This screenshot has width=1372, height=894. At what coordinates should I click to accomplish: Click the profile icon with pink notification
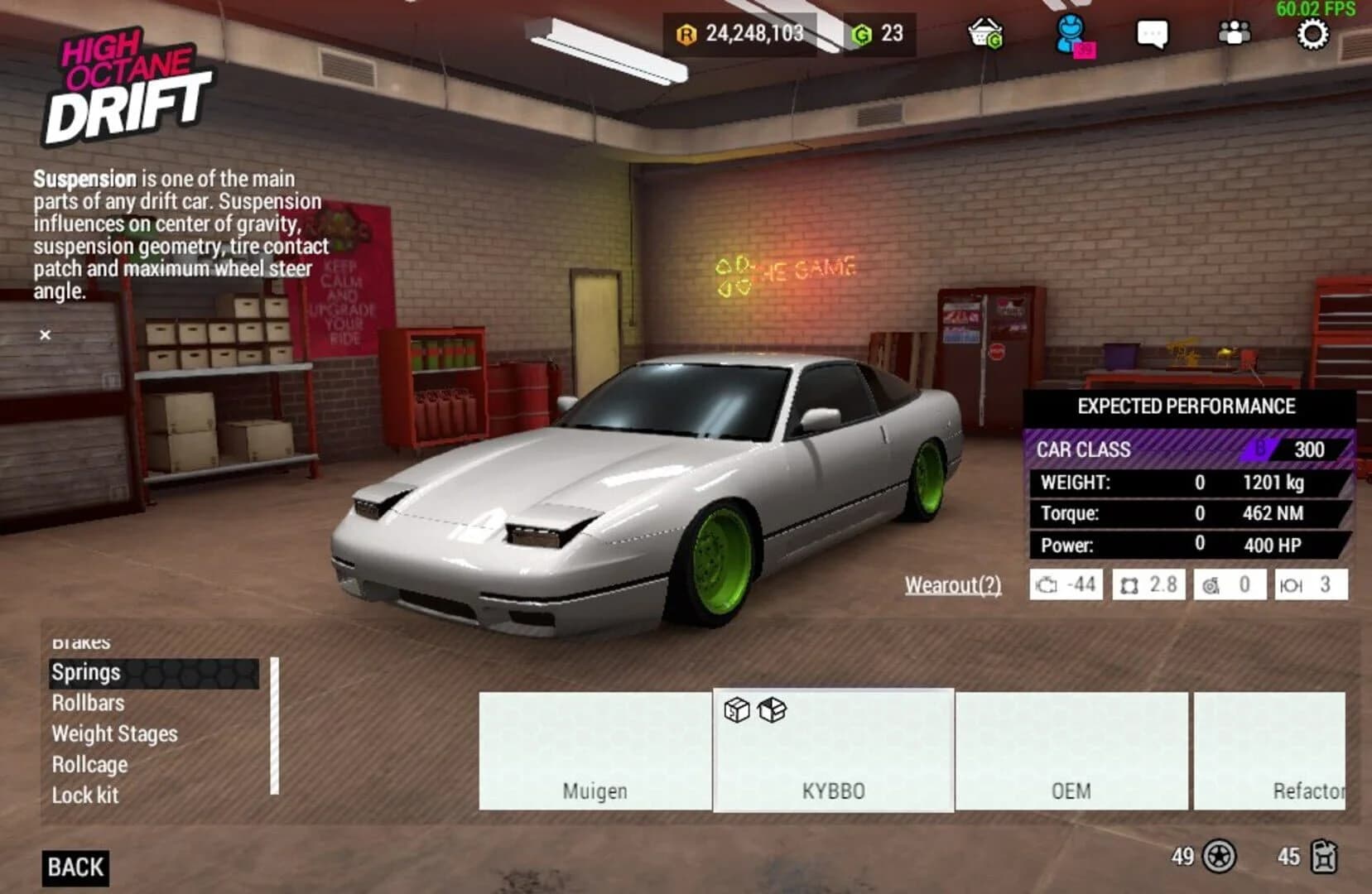[1069, 33]
